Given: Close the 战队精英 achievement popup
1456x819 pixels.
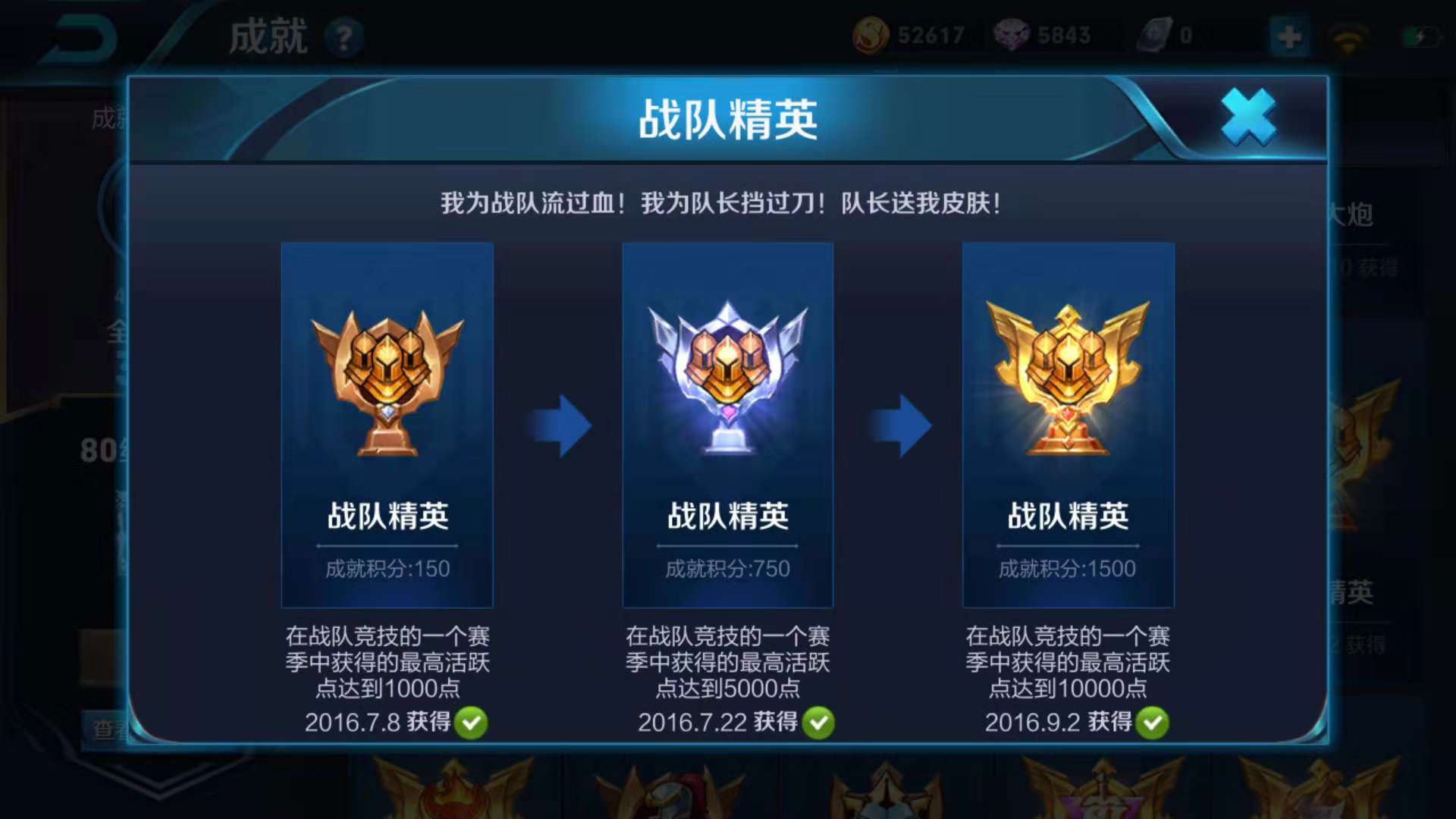Looking at the screenshot, I should pos(1249,118).
